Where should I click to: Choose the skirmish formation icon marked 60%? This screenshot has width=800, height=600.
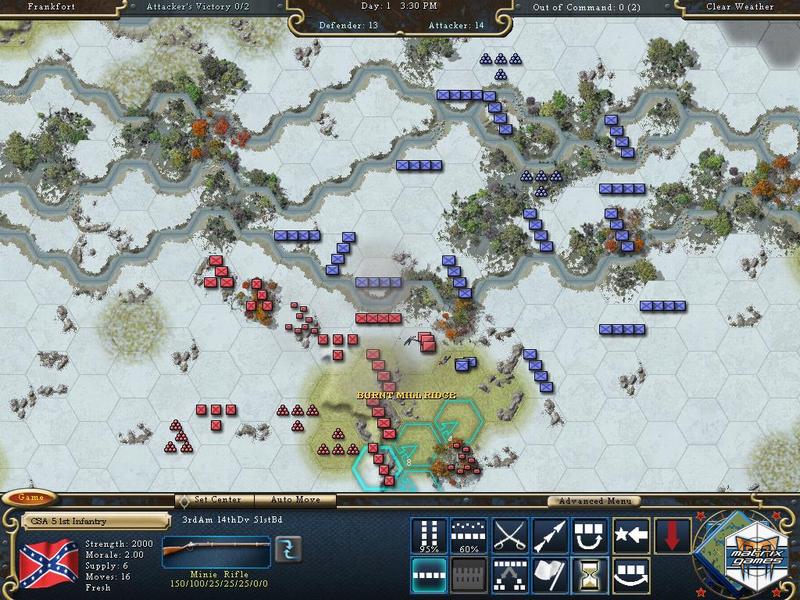[x=469, y=536]
